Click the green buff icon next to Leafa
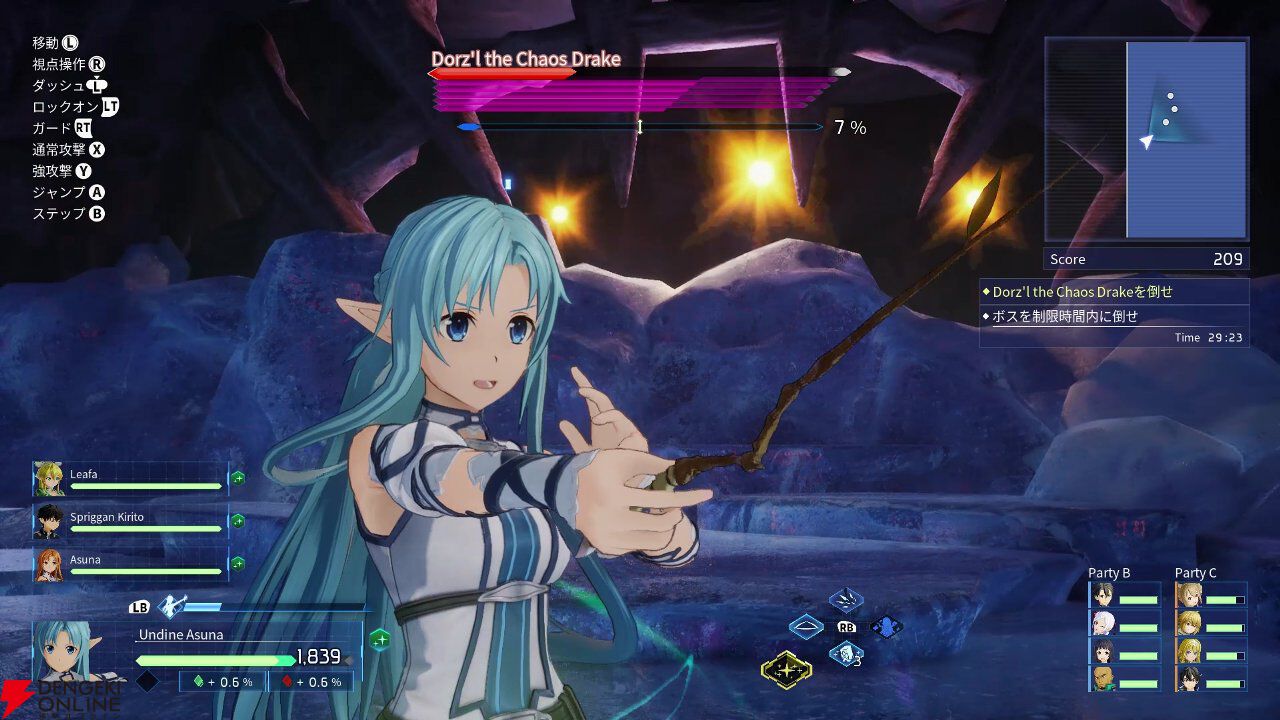Screen dimensions: 1280x720 [x=238, y=479]
